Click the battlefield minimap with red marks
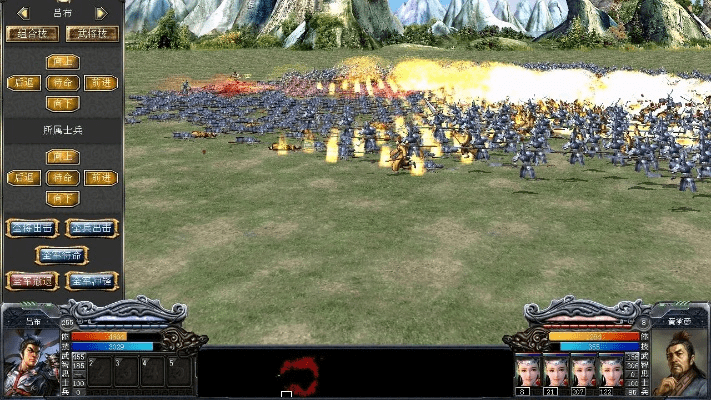Viewport: 711px width, 400px height. (x=298, y=374)
